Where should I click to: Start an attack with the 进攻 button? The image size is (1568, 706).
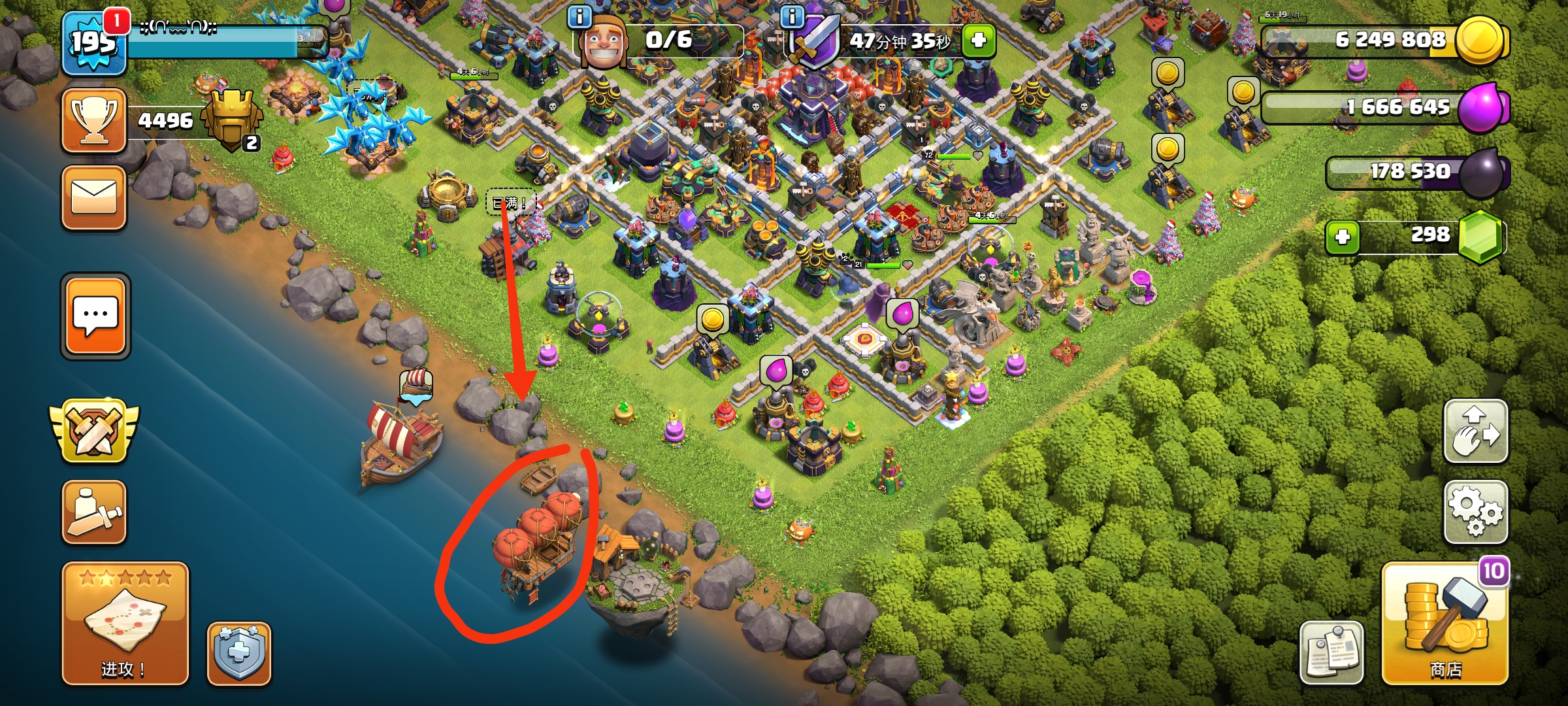pyautogui.click(x=125, y=623)
